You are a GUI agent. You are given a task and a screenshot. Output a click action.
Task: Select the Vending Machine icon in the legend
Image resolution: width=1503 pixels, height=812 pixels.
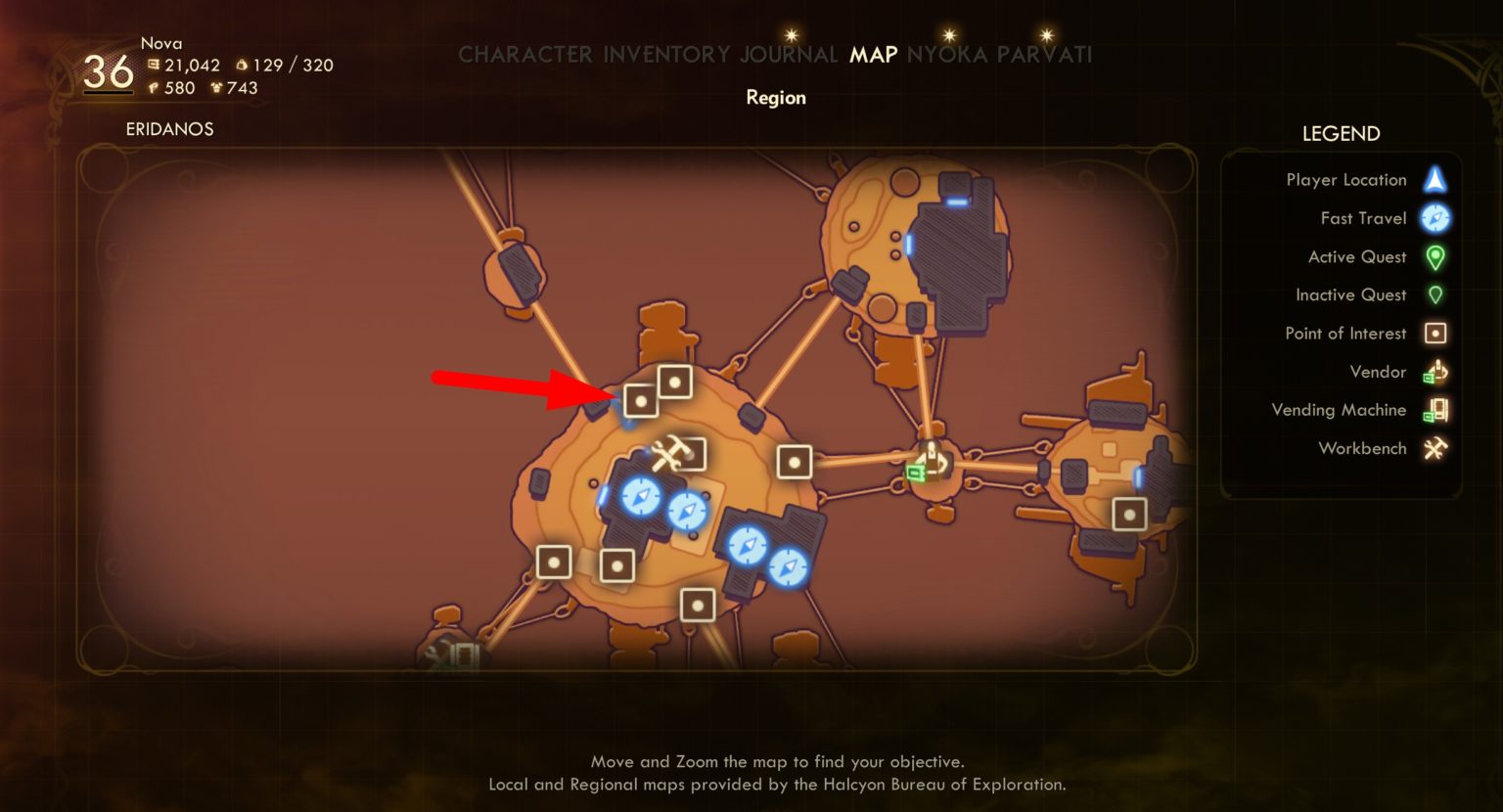point(1435,410)
